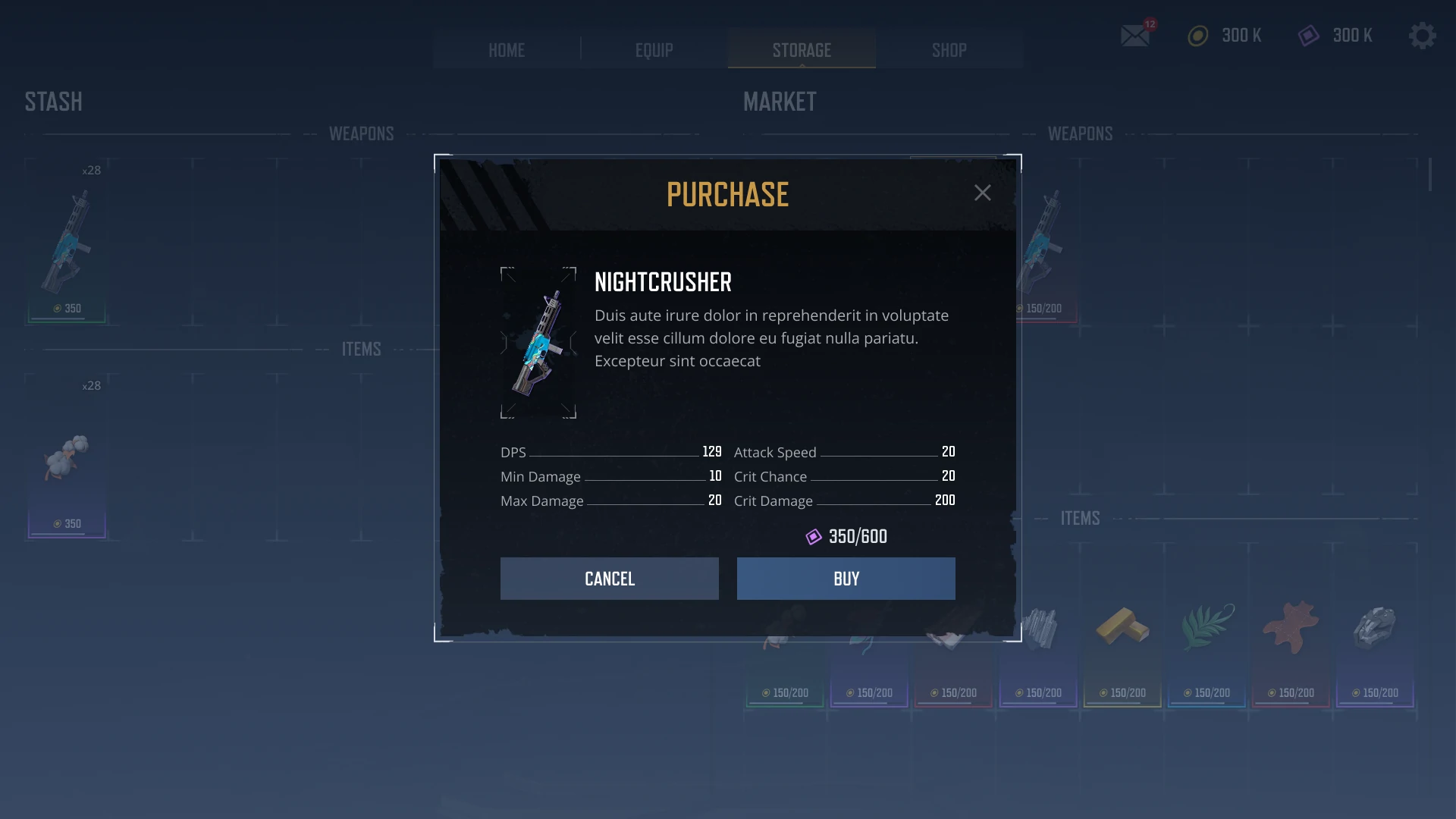Choose the gold bars market item

click(x=1122, y=629)
